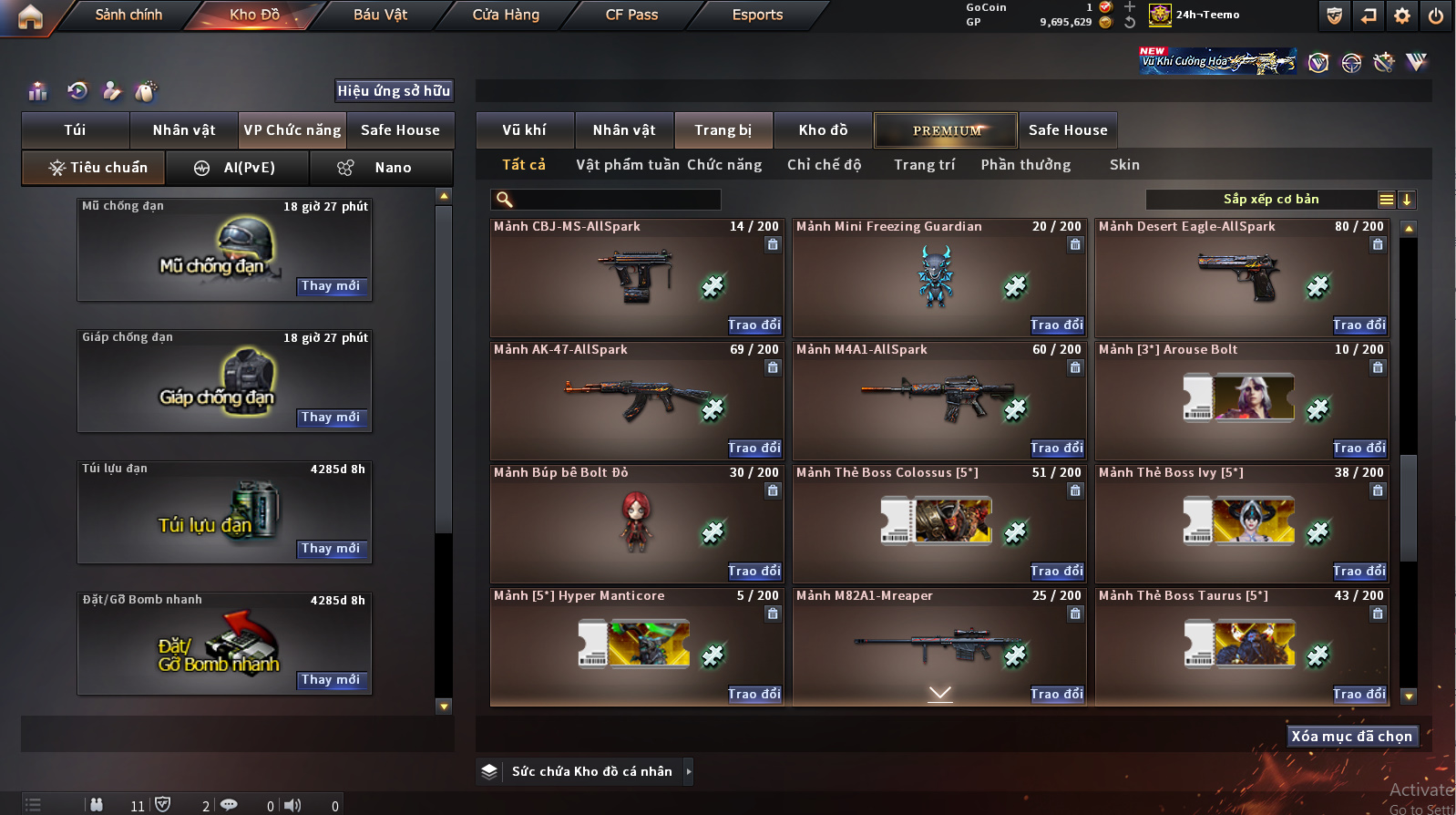Go to the CF Pass menu
The height and width of the screenshot is (815, 1456).
(631, 15)
